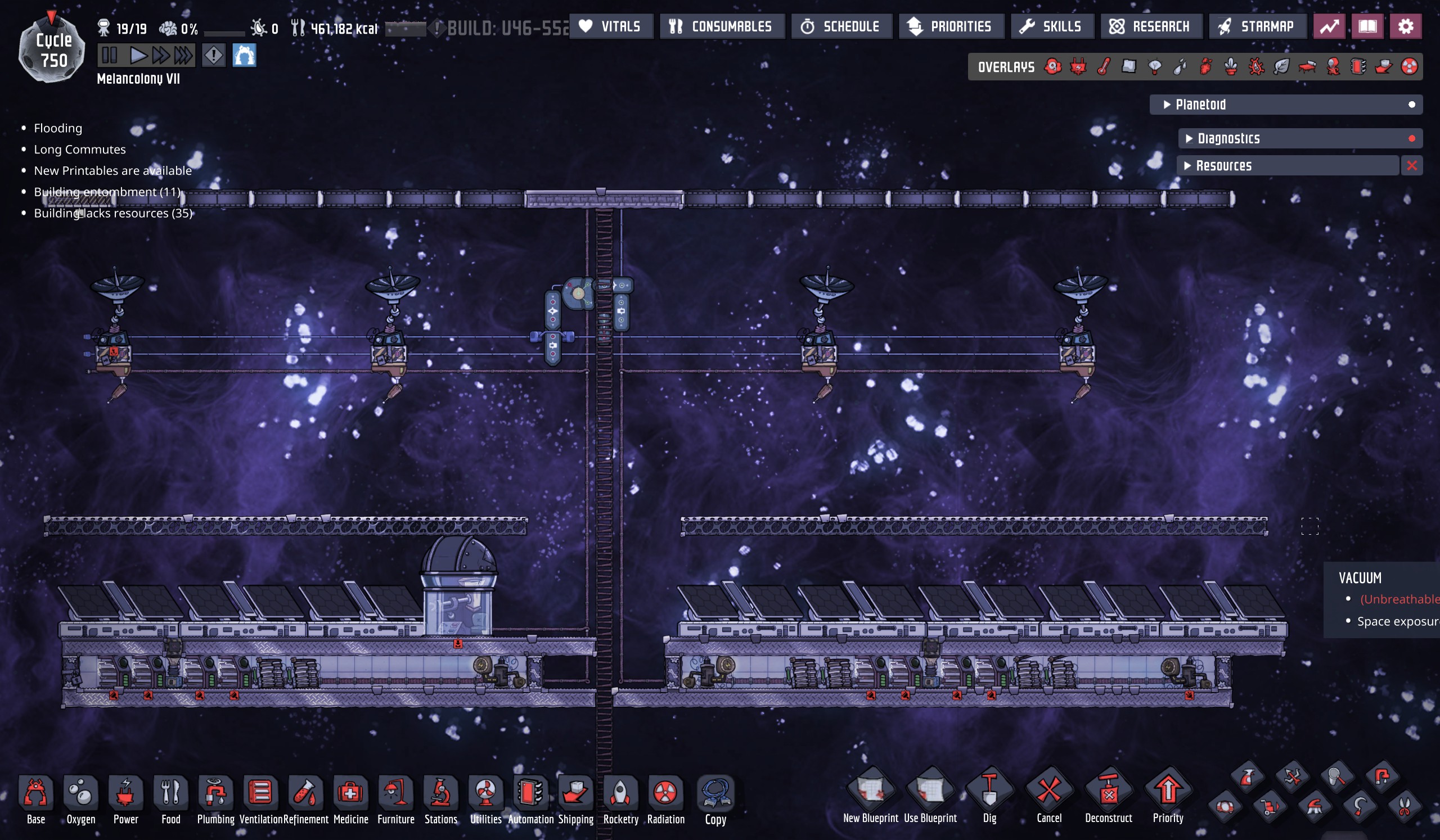The width and height of the screenshot is (1440, 840).
Task: Choose the Automation build category
Action: coord(530,798)
